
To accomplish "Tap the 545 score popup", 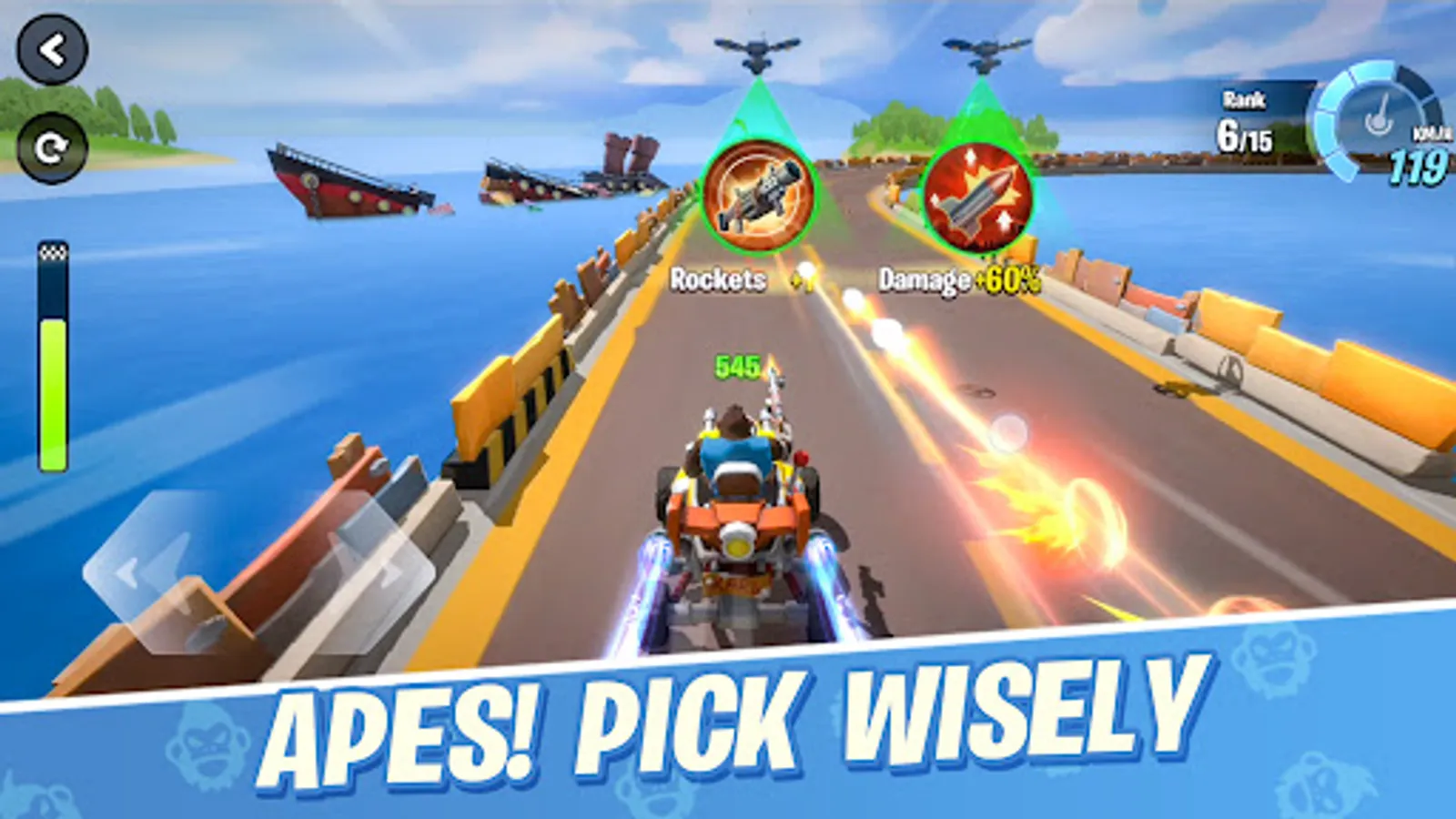I will [x=735, y=367].
